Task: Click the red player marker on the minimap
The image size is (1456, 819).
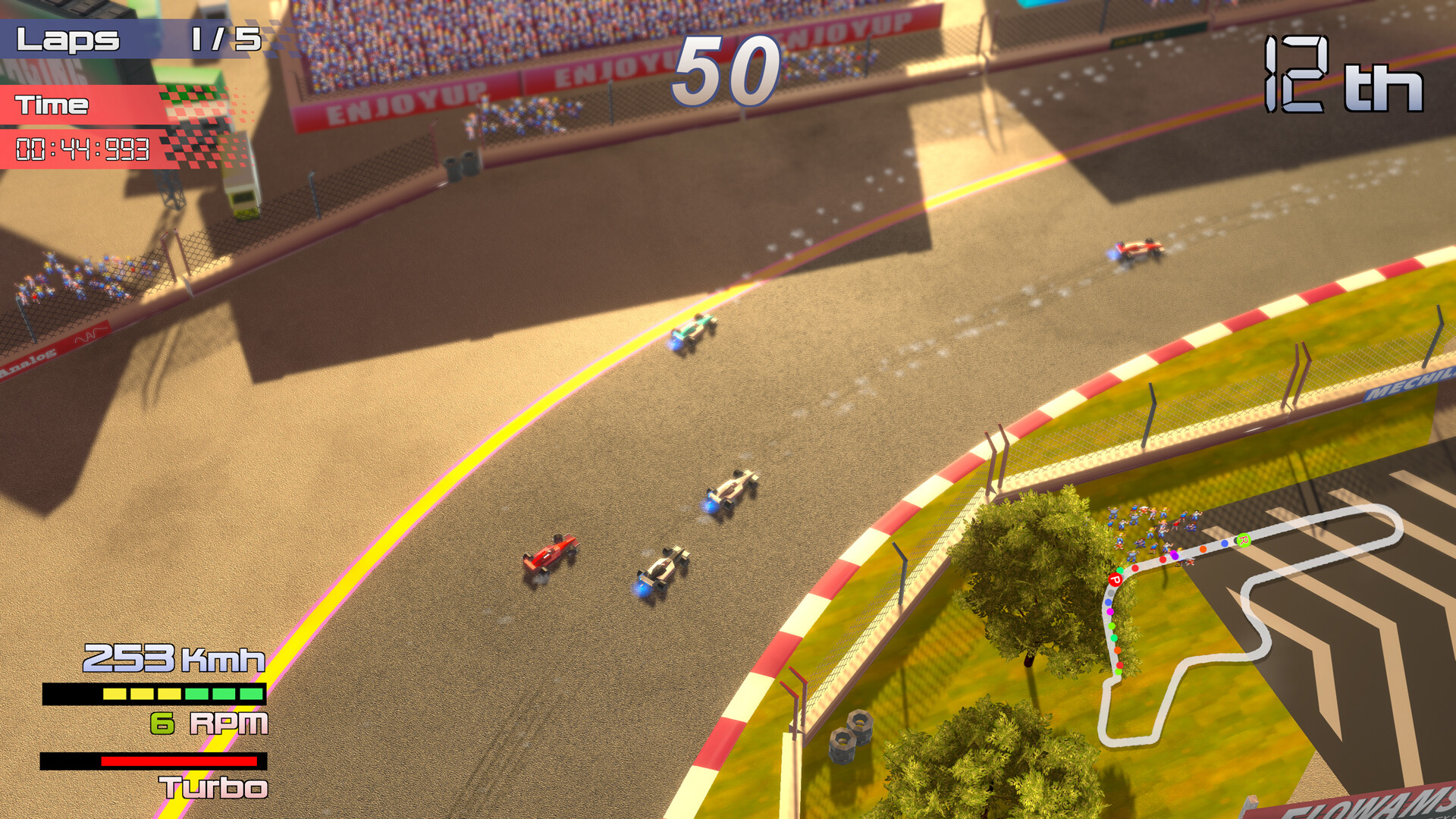Action: click(x=1116, y=580)
